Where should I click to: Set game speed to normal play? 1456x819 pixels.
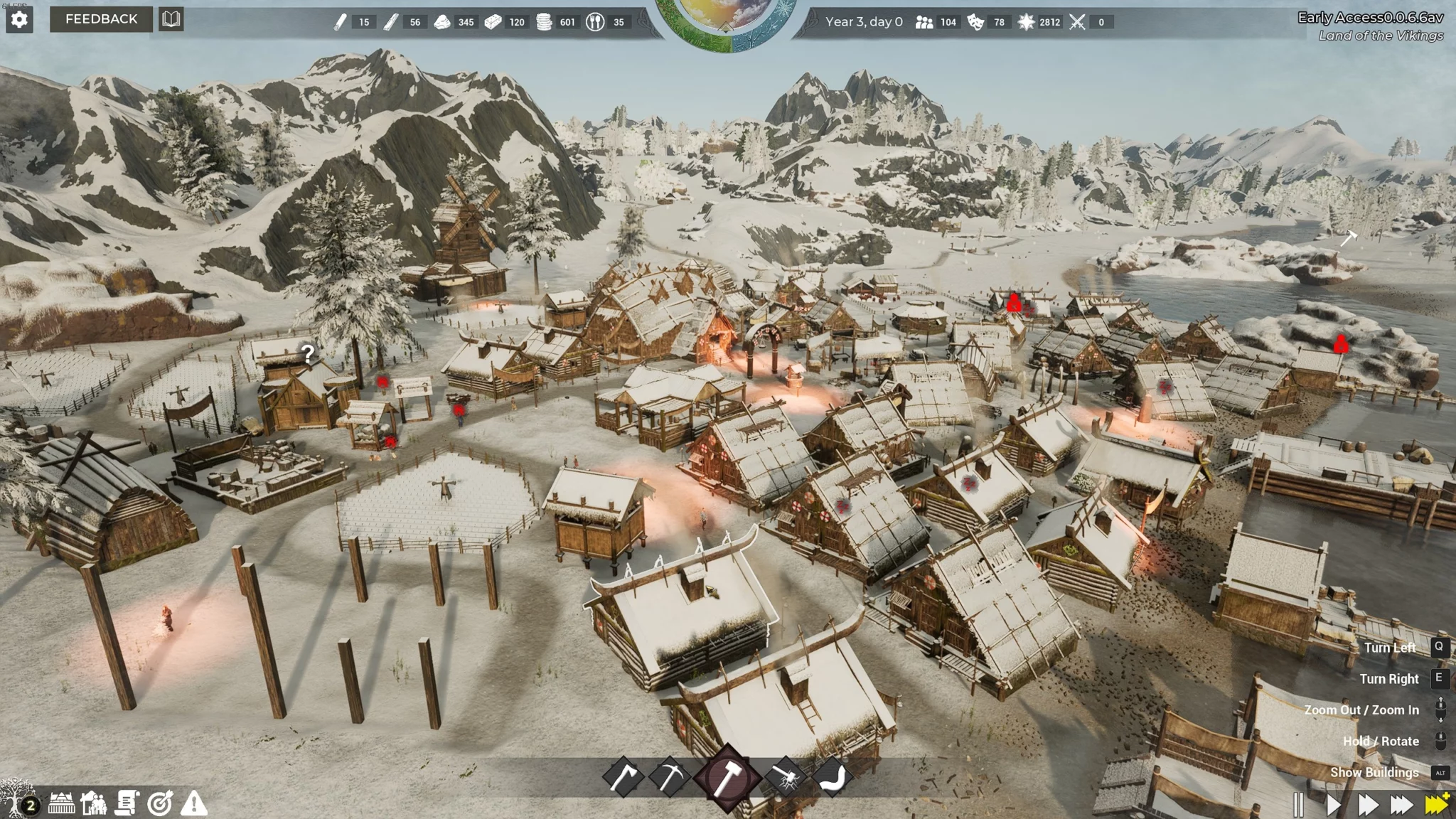point(1333,804)
